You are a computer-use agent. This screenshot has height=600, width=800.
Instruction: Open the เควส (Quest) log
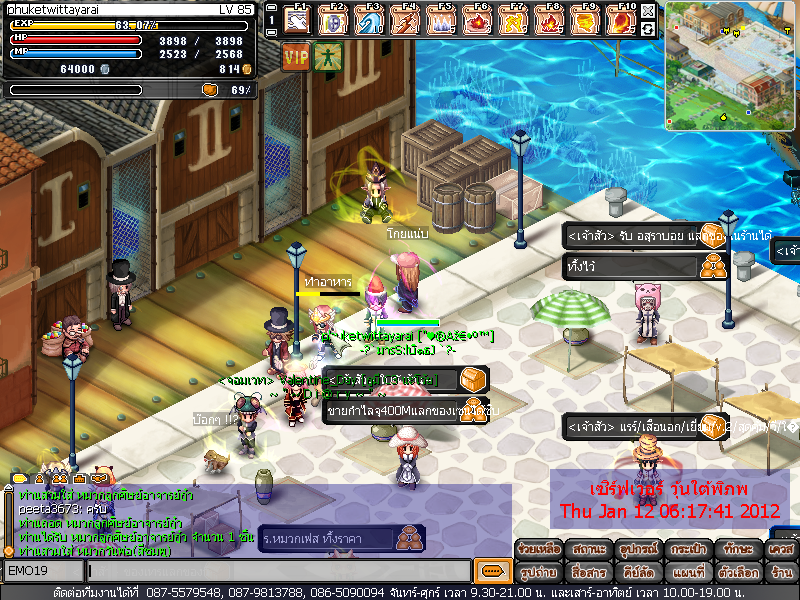pyautogui.click(x=781, y=550)
